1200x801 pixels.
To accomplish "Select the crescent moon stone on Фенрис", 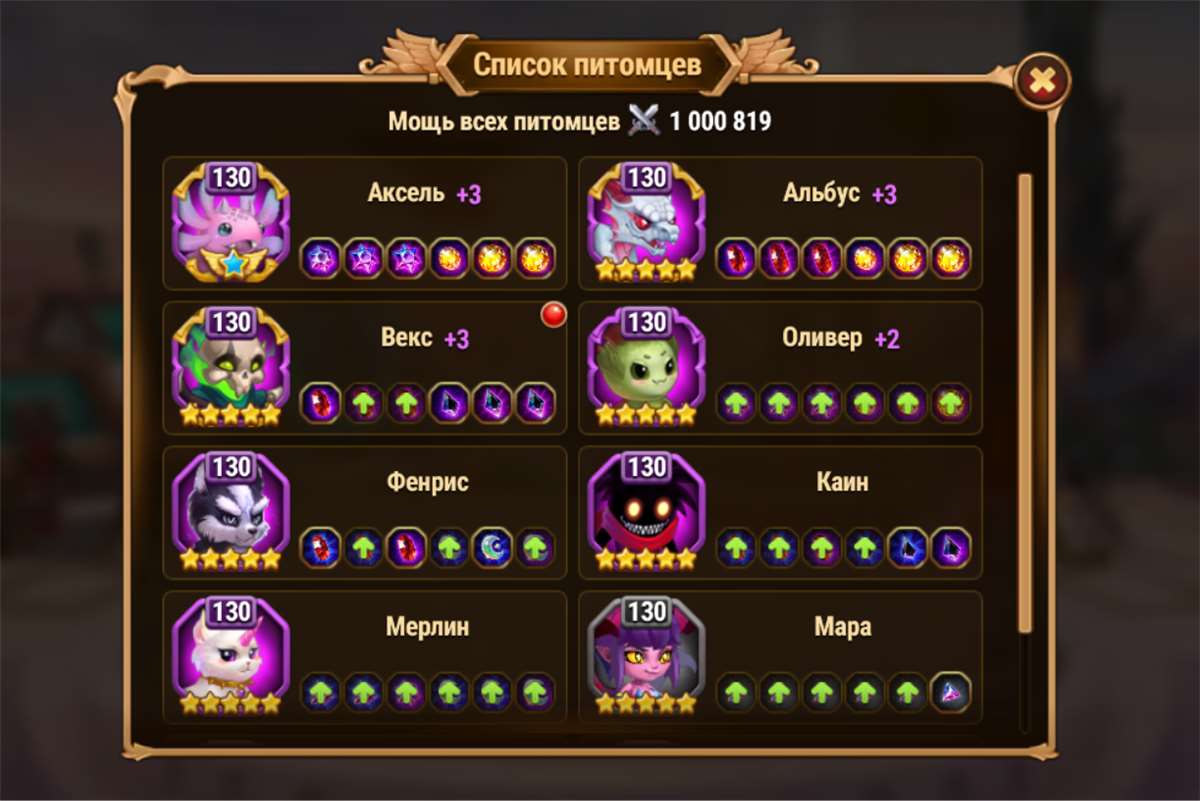I will click(x=491, y=547).
